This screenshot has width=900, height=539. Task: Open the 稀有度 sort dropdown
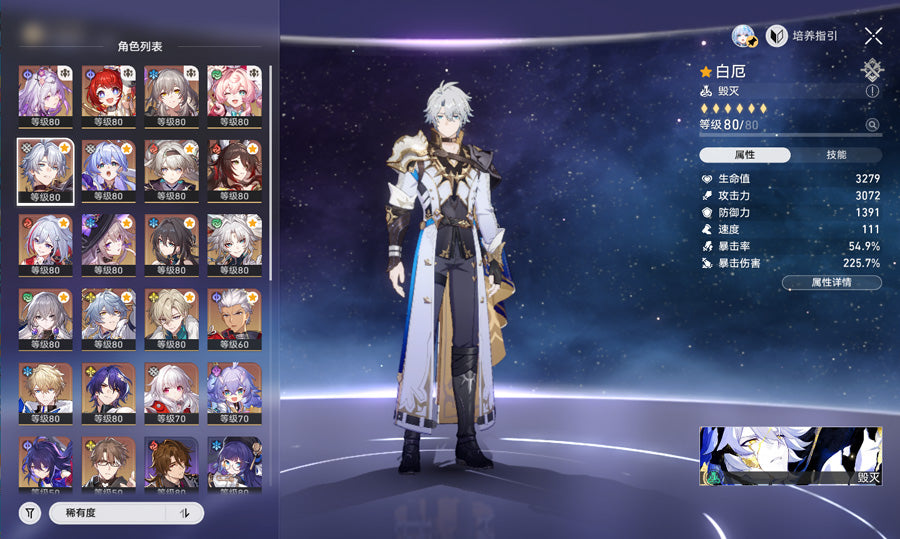pyautogui.click(x=108, y=513)
